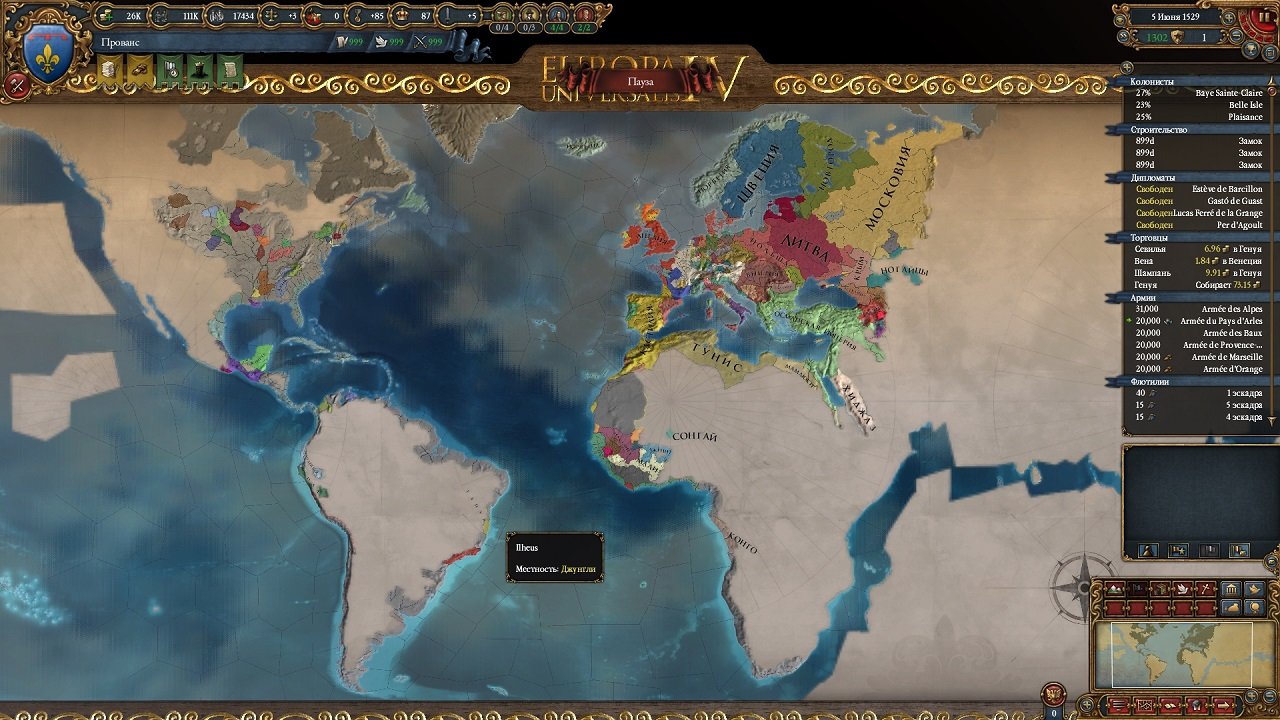
Task: Click the government building icon near the minimap
Action: point(1231,588)
